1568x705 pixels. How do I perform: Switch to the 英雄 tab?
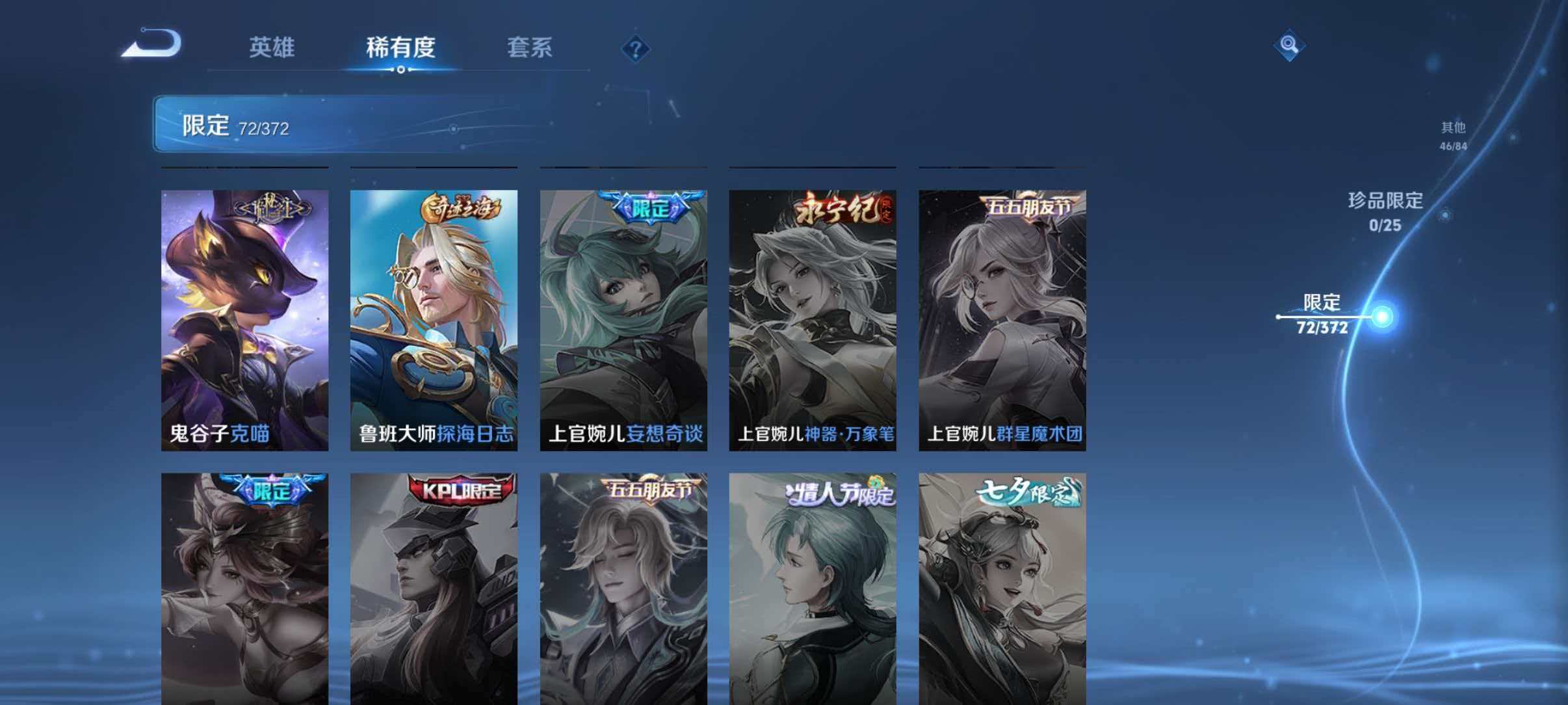[x=273, y=49]
